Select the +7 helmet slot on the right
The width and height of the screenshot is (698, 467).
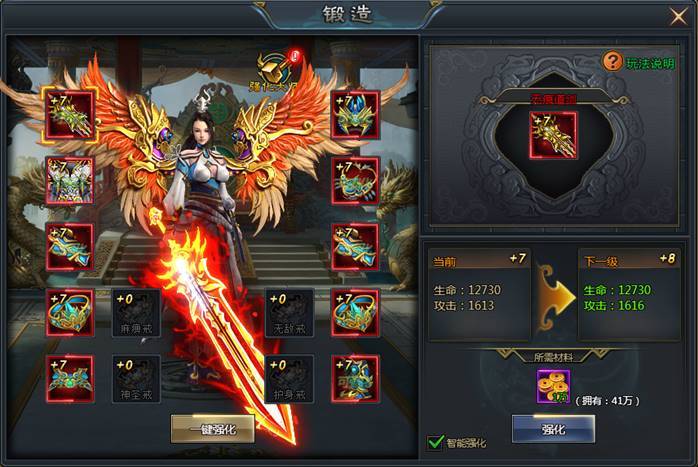coord(355,114)
